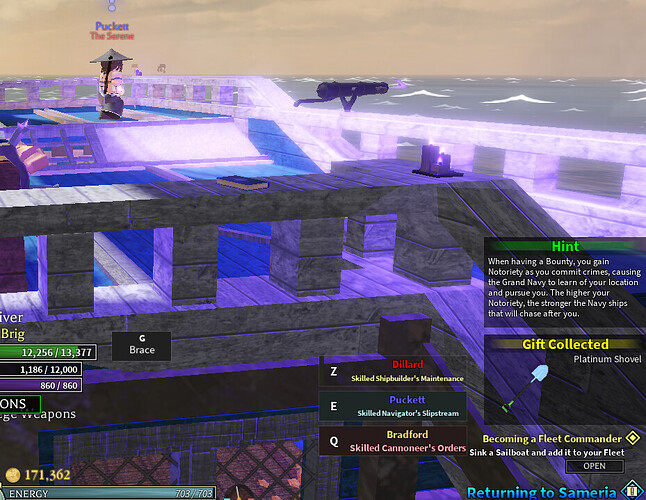
Task: Trigger Bradford's Skilled Cannoneer's Orders
Action: click(392, 441)
